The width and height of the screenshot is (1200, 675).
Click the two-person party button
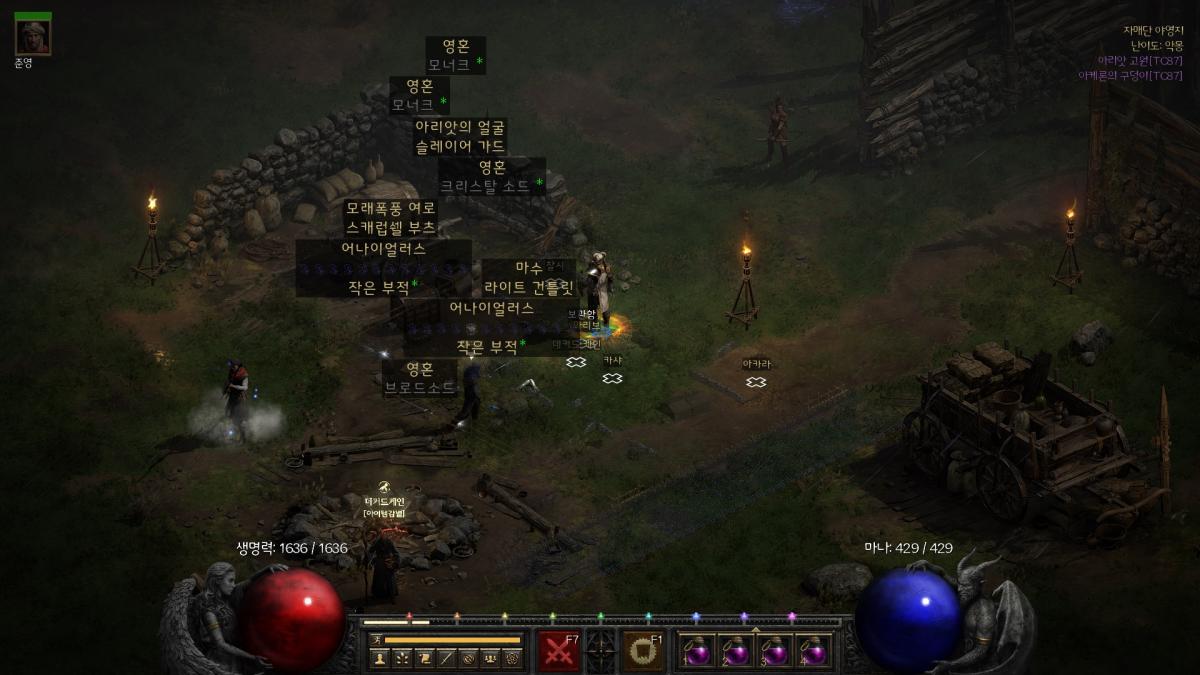point(490,658)
